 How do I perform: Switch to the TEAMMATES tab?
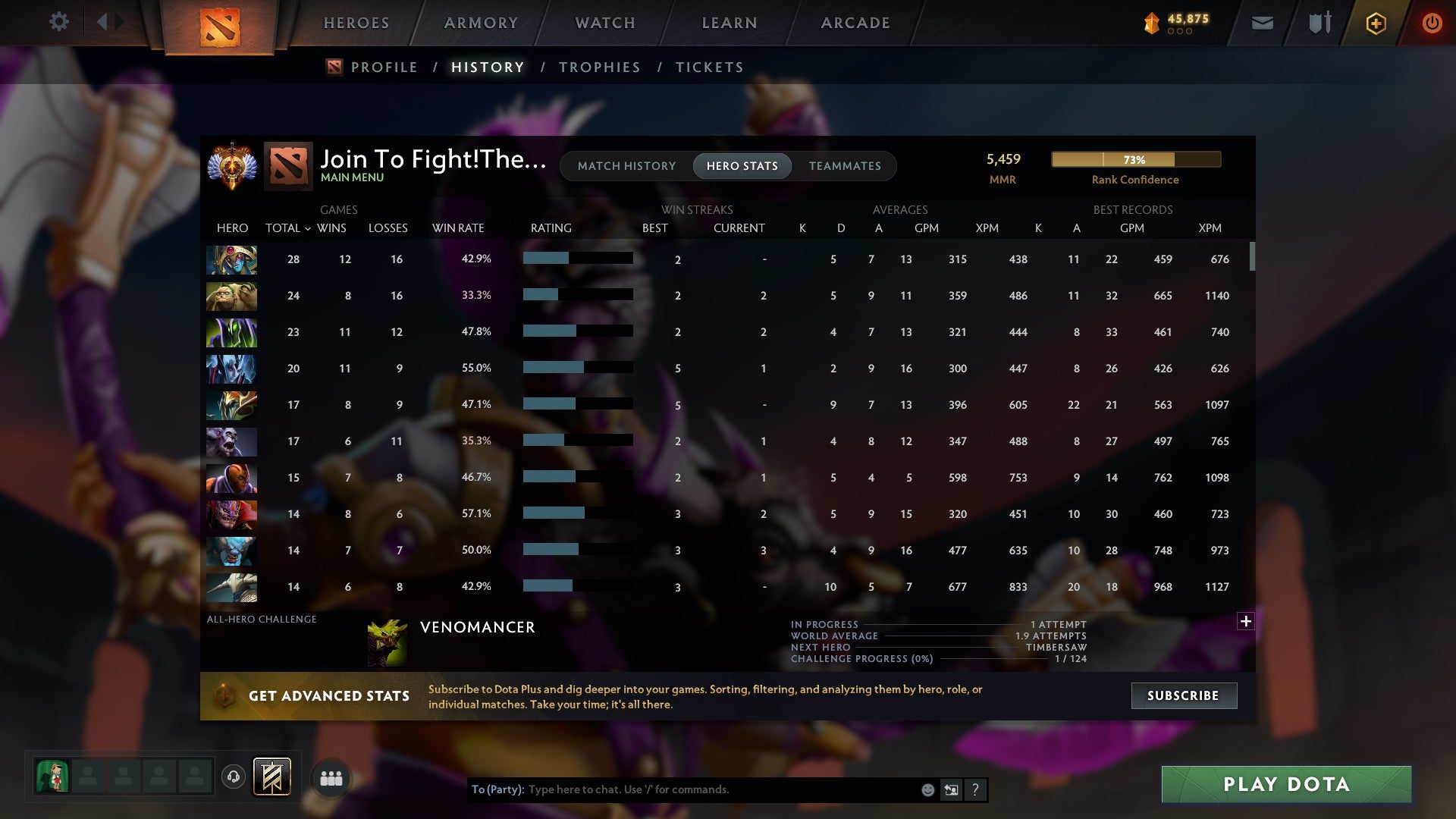click(845, 165)
